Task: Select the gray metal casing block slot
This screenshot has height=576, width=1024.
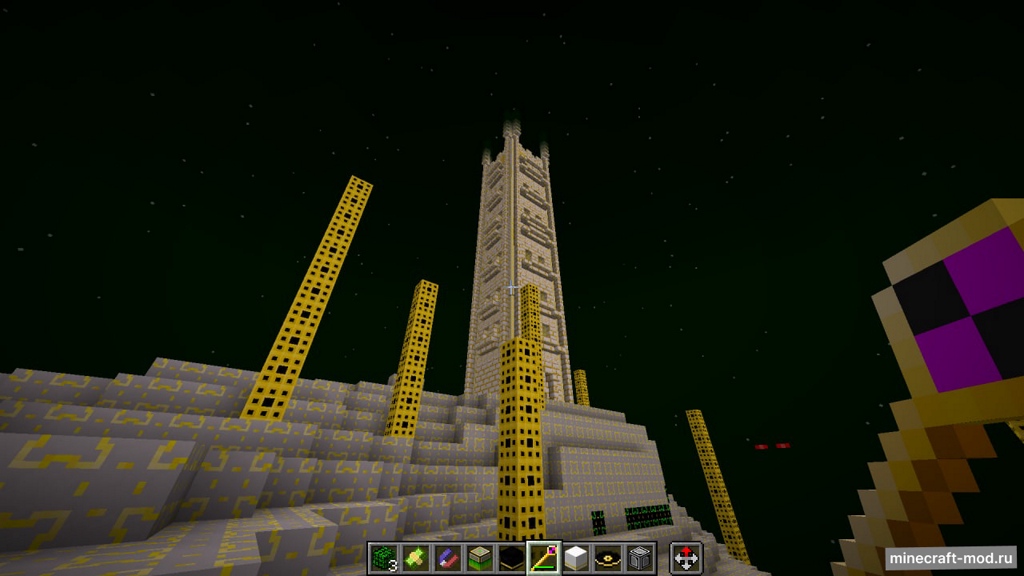Action: coord(639,558)
